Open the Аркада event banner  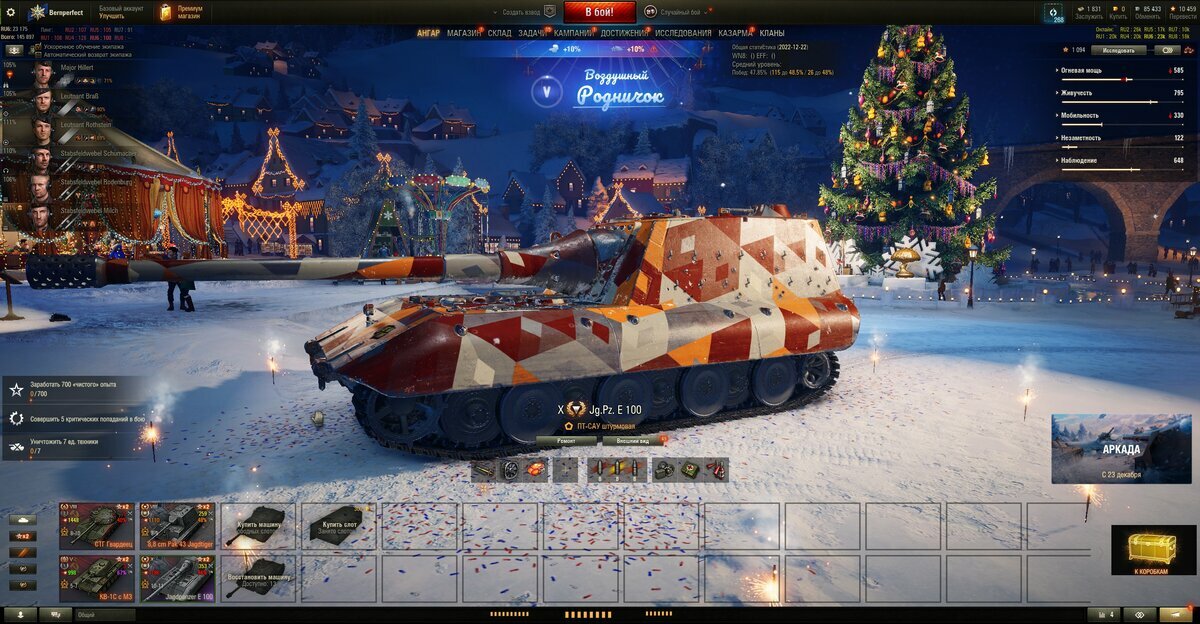point(1121,448)
